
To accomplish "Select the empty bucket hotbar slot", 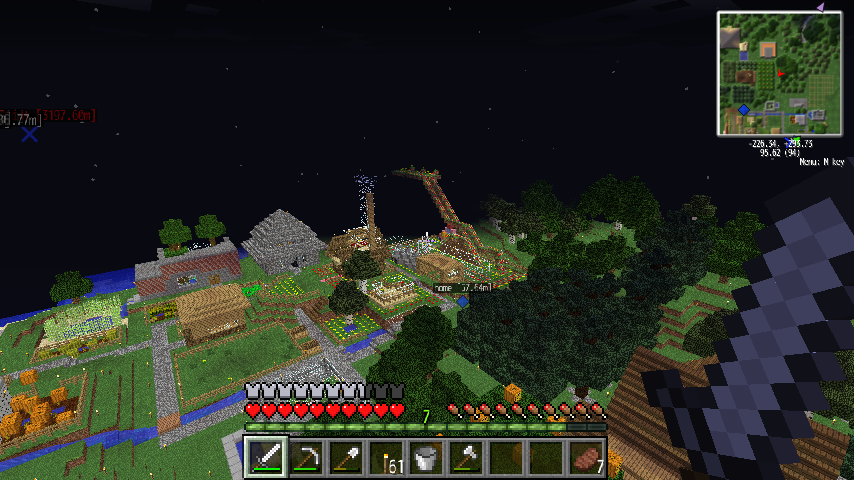I will [x=426, y=458].
